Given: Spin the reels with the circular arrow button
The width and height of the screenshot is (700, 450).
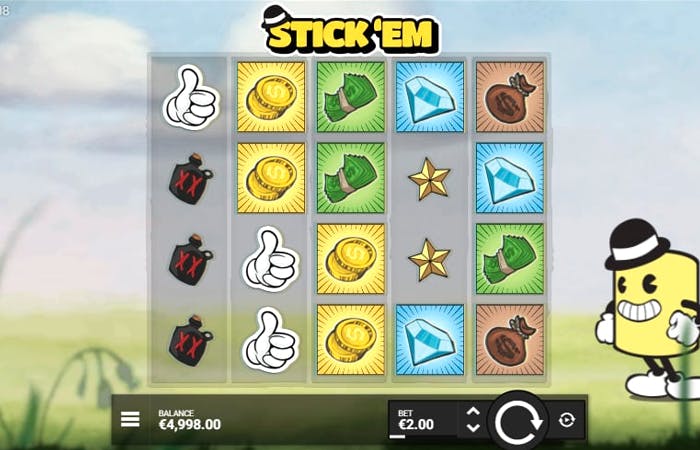Looking at the screenshot, I should pos(518,421).
